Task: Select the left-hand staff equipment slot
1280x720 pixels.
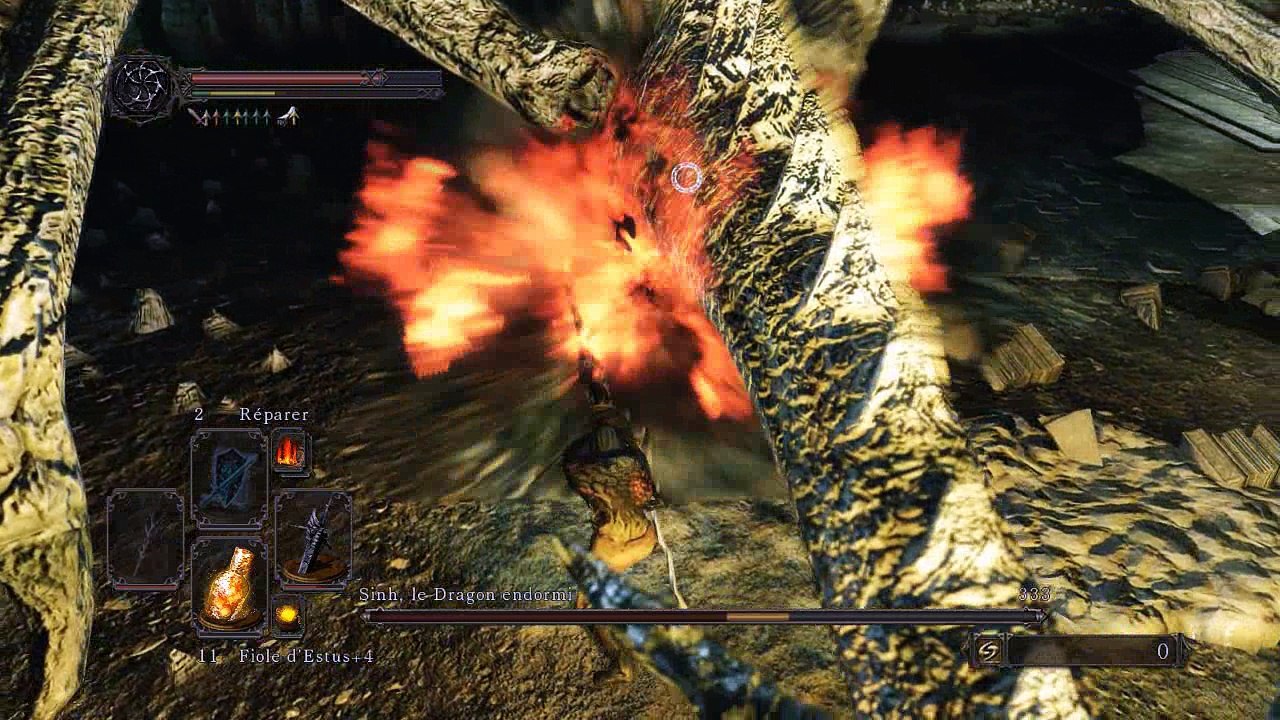Action: (145, 538)
